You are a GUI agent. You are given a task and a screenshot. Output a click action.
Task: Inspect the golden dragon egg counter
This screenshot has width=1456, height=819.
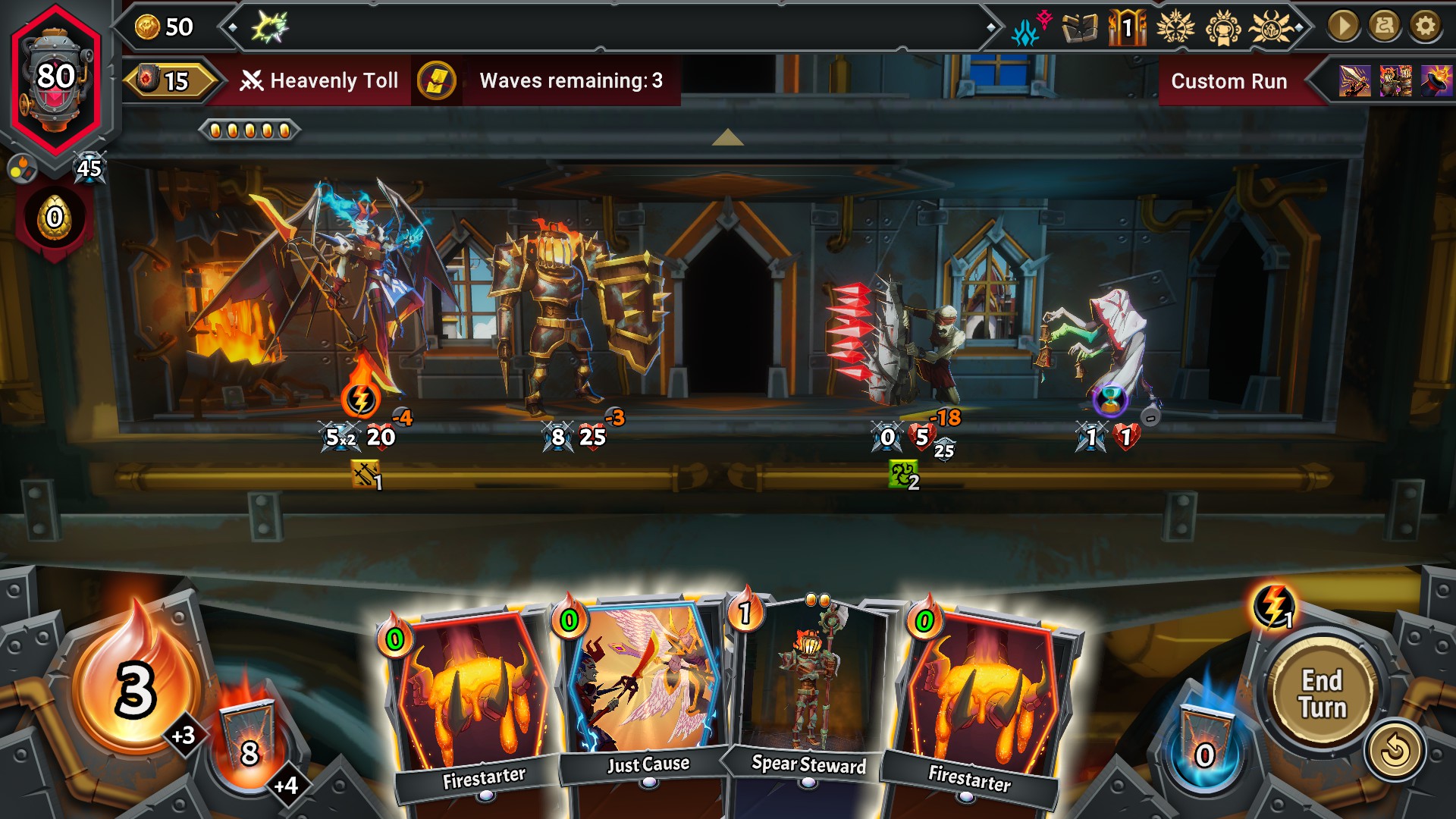point(55,218)
